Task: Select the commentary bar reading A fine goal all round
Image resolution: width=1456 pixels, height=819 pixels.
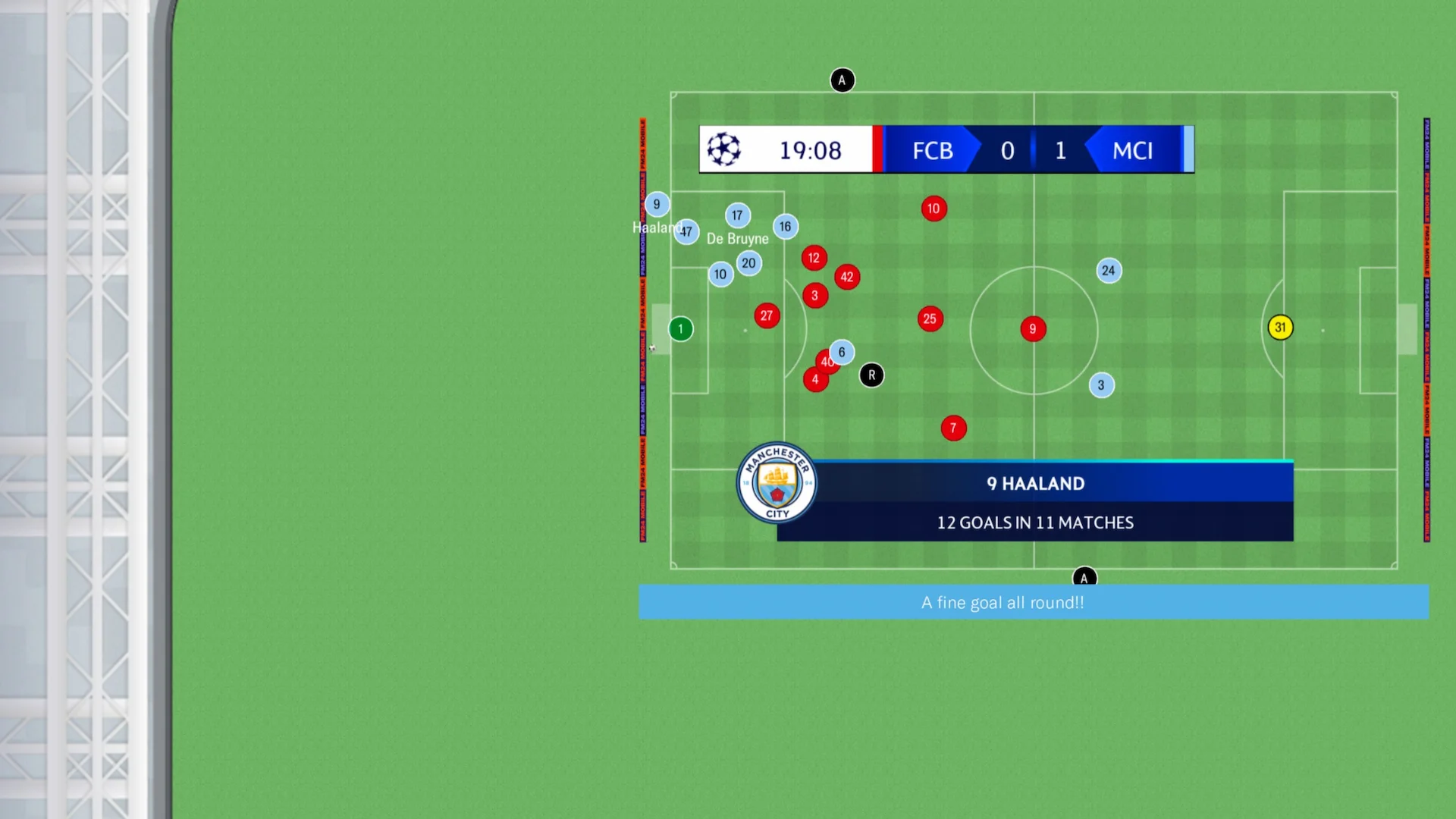Action: (1003, 602)
